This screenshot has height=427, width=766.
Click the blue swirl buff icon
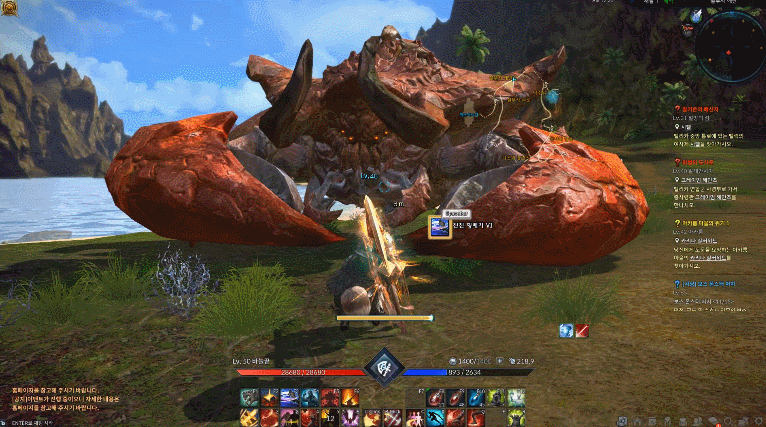pos(566,330)
